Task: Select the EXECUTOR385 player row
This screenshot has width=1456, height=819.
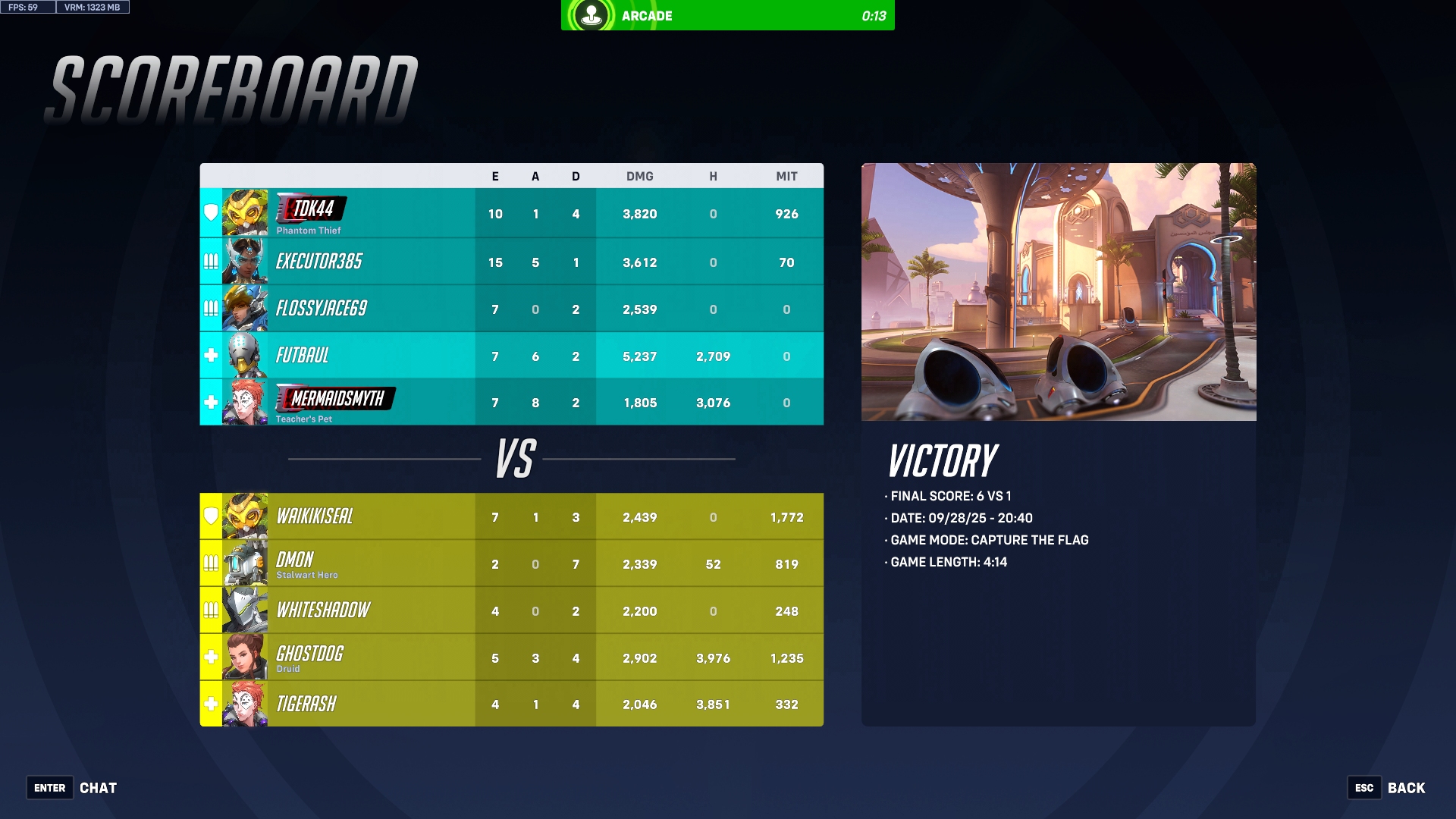Action: pos(511,262)
